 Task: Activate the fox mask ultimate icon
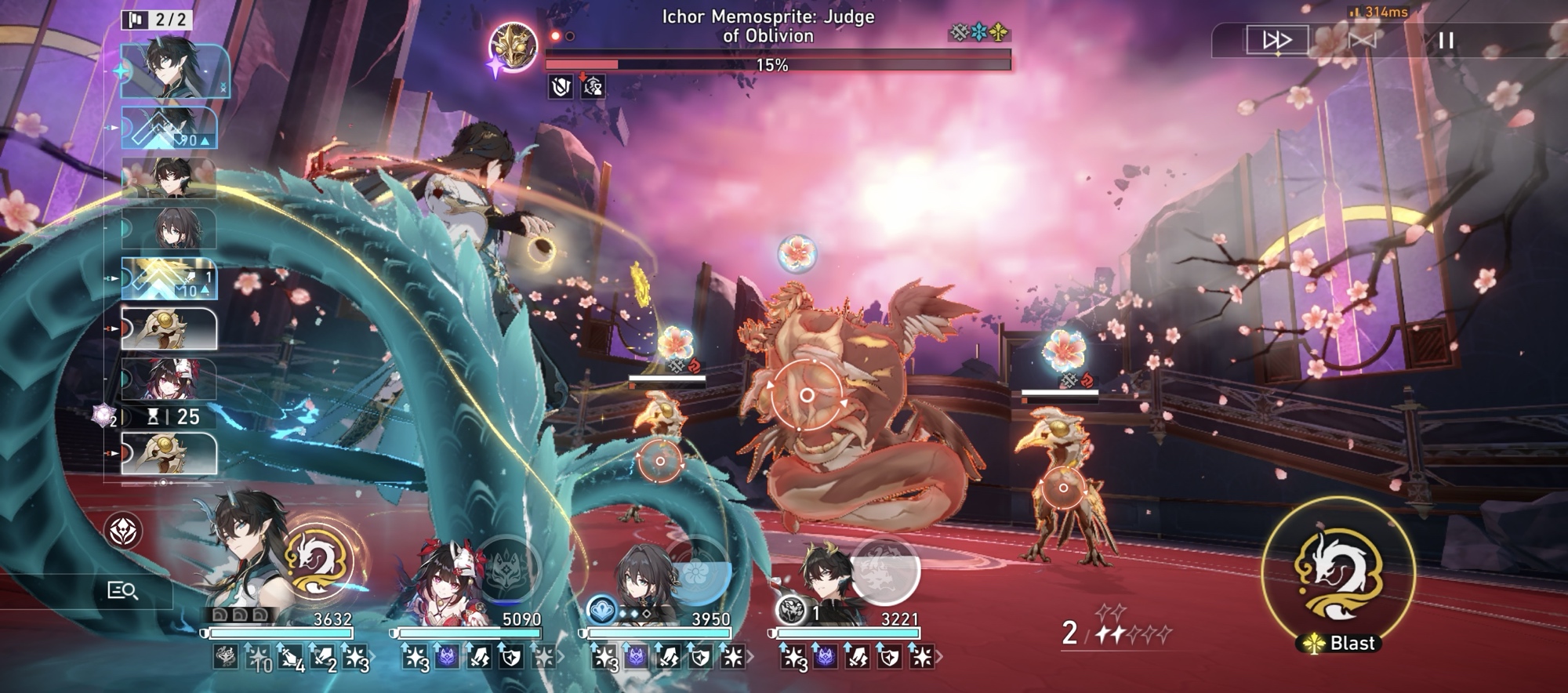506,568
